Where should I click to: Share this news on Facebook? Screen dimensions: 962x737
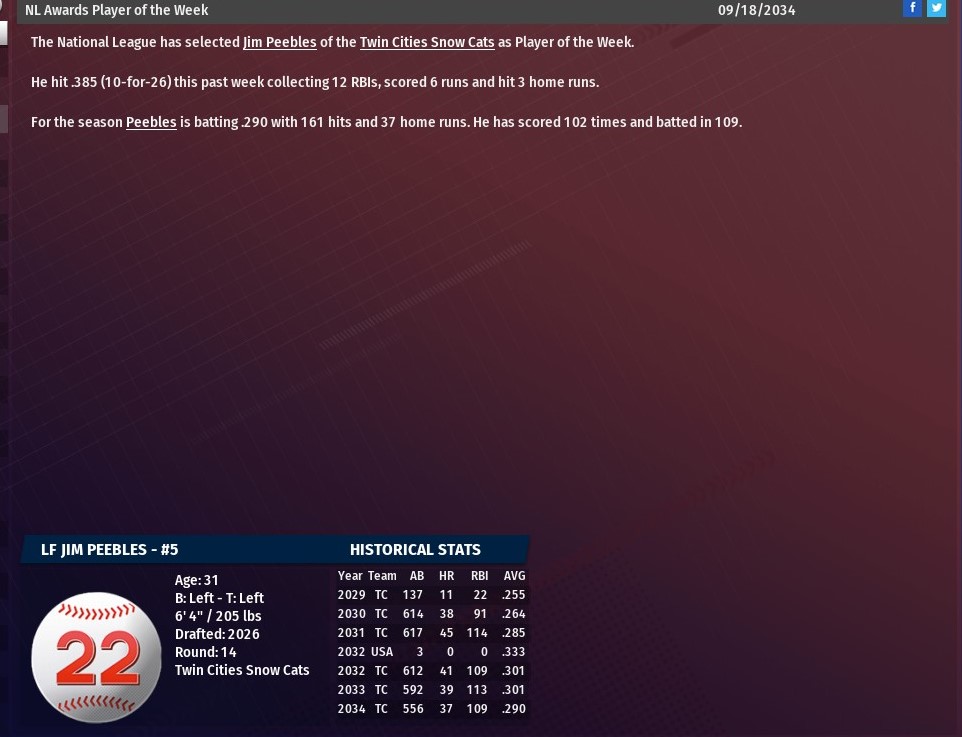tap(912, 8)
